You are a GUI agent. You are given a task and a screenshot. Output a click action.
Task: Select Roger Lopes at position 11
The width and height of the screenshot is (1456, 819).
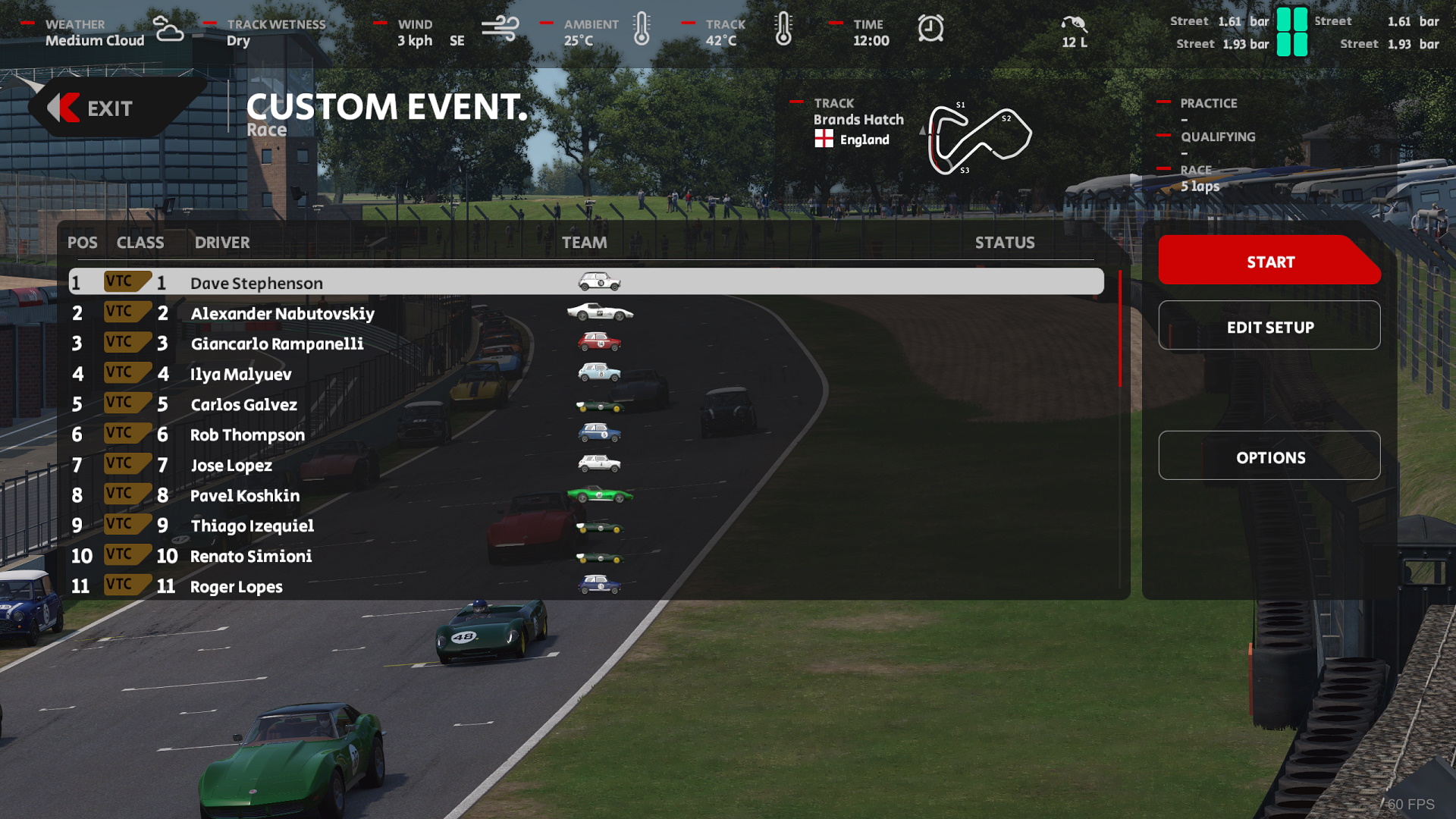[x=236, y=586]
